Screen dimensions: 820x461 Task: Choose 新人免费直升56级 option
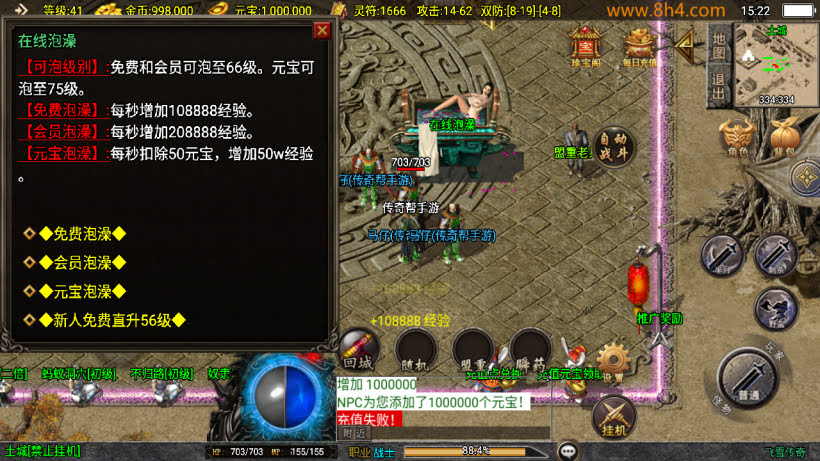tap(111, 321)
